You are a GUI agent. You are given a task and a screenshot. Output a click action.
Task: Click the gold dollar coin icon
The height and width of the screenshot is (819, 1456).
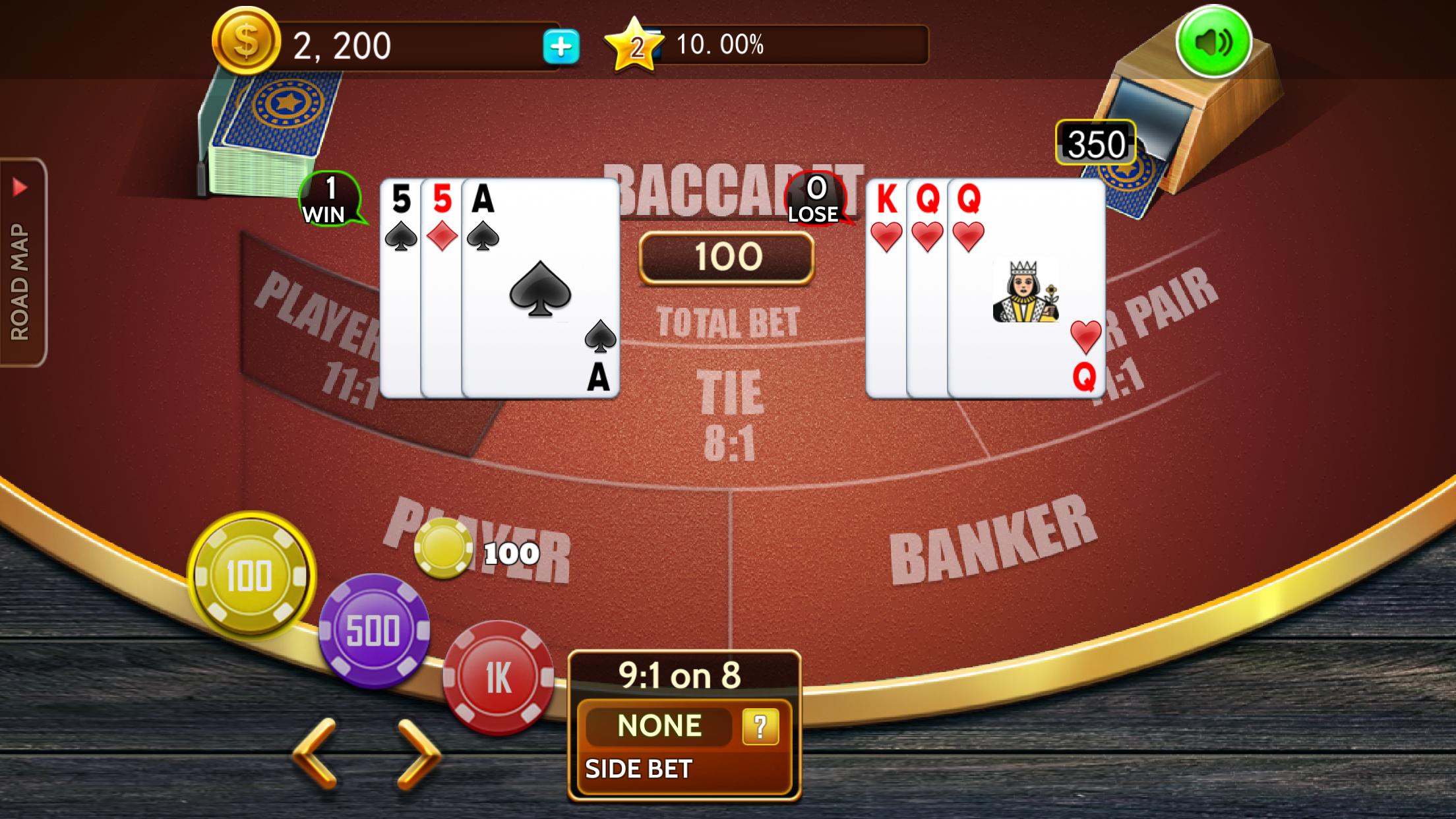[x=247, y=41]
